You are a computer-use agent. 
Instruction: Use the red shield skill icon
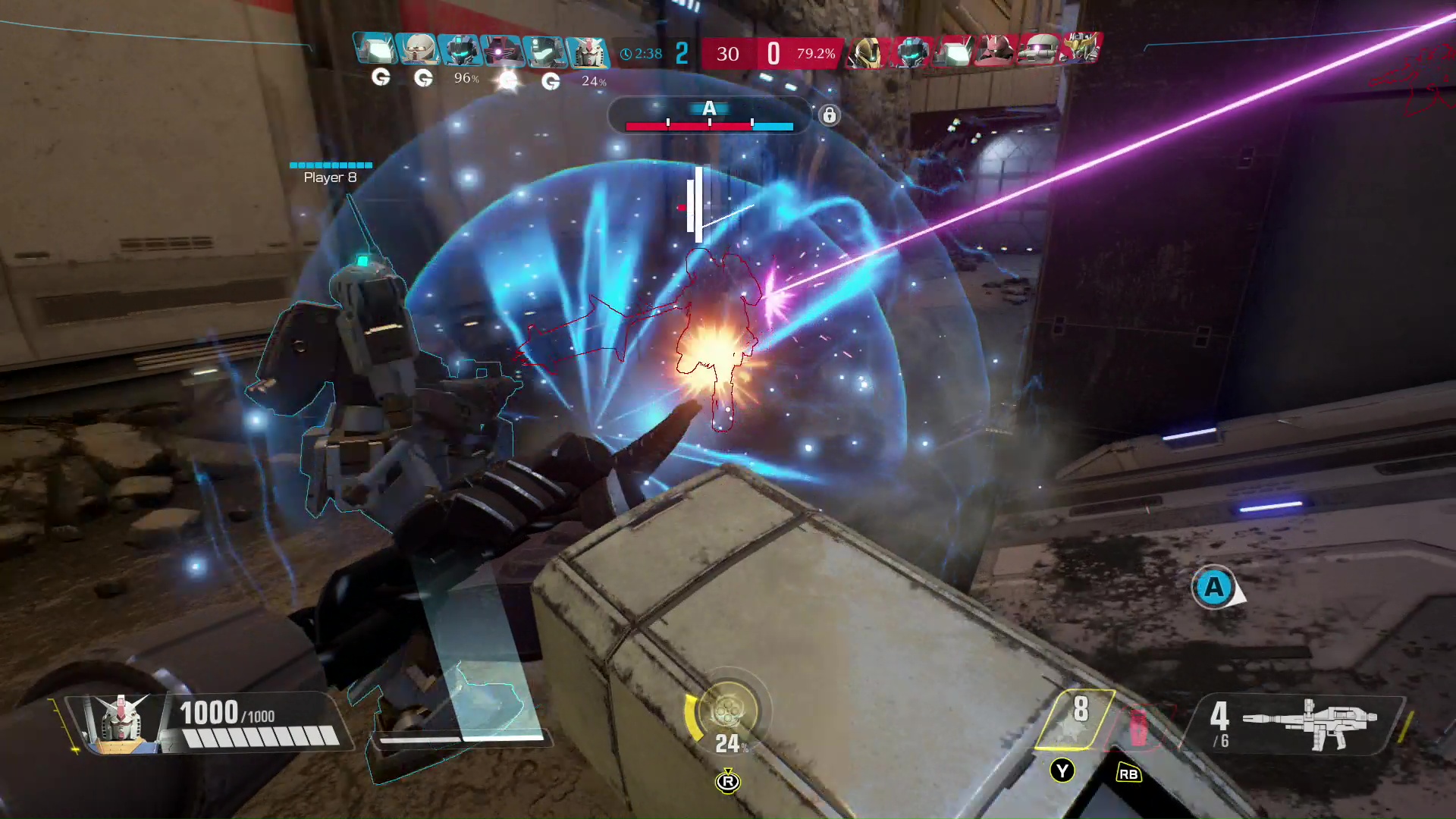coord(1139,726)
